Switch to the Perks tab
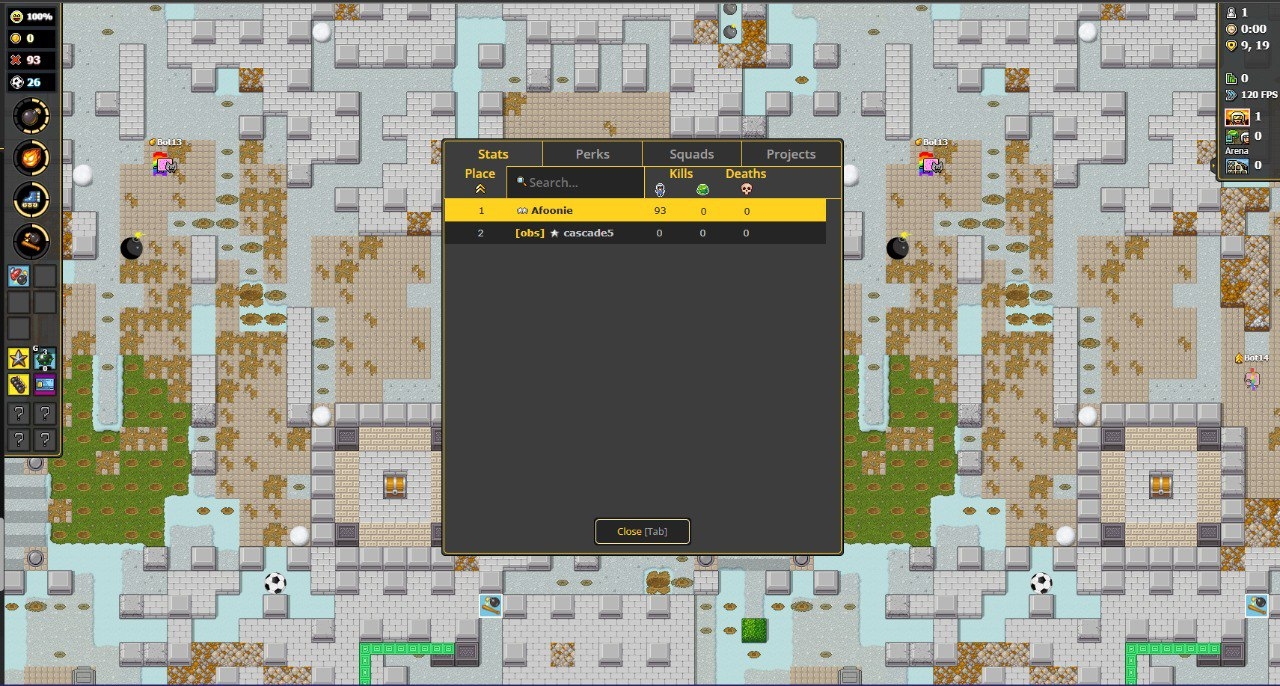This screenshot has width=1280, height=686. (x=592, y=154)
